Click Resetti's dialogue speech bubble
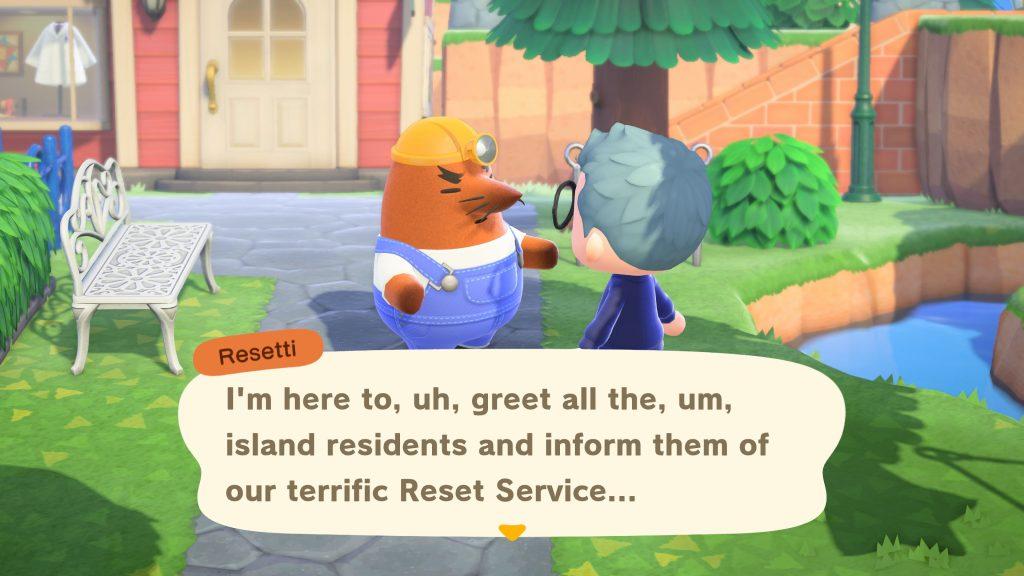 (x=510, y=440)
